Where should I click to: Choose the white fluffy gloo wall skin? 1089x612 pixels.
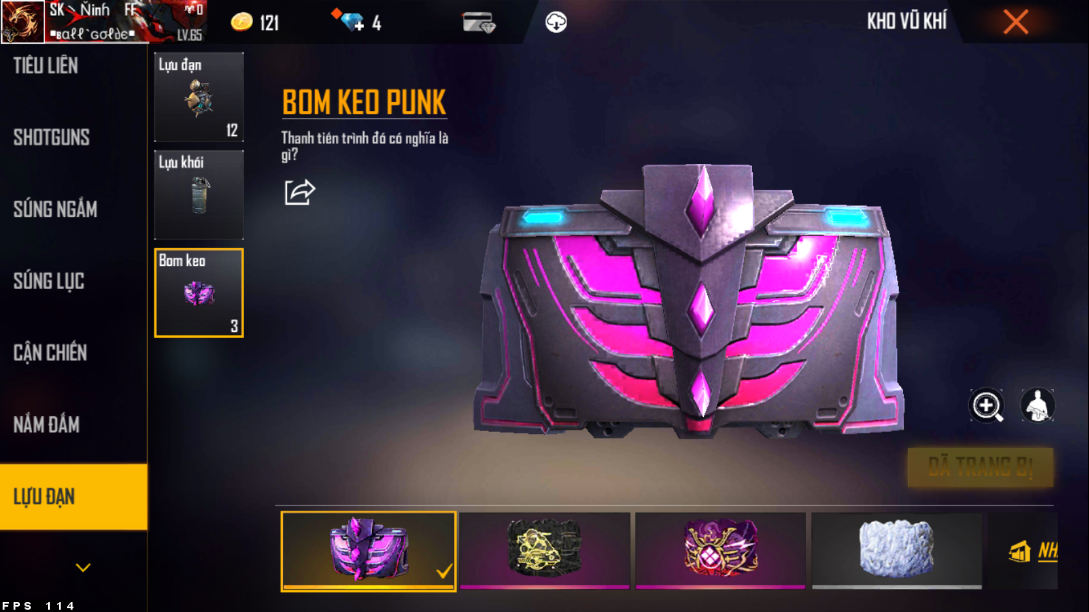[896, 550]
